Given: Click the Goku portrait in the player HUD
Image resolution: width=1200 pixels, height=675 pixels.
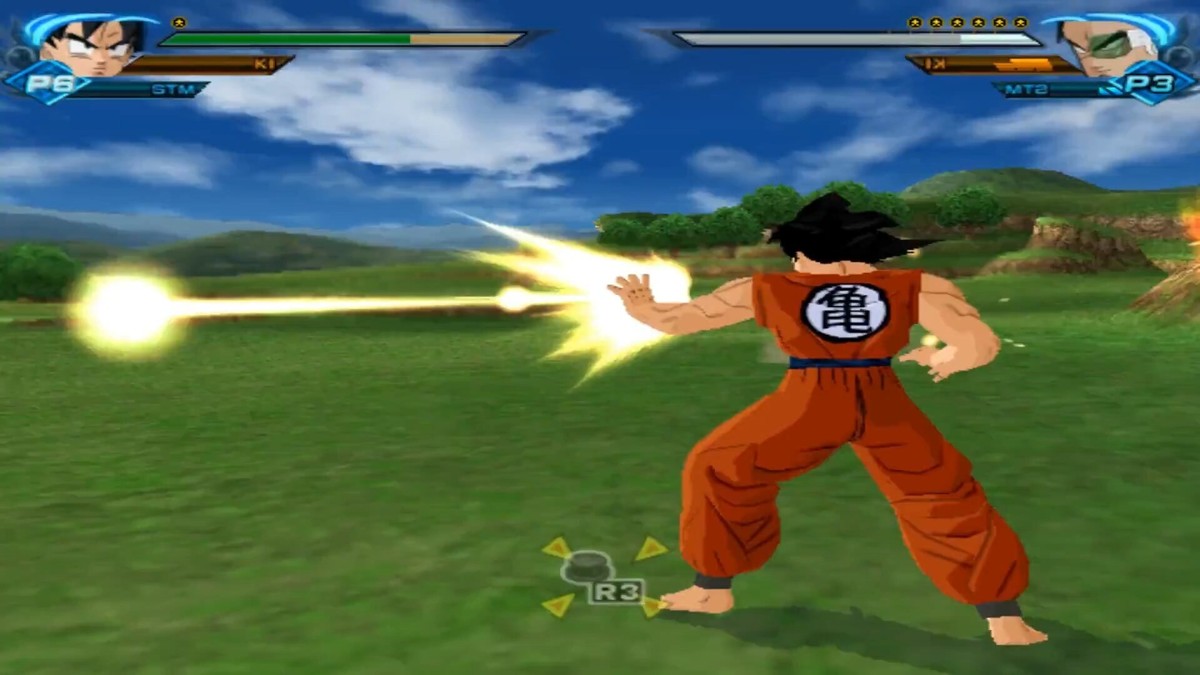Looking at the screenshot, I should [x=88, y=46].
